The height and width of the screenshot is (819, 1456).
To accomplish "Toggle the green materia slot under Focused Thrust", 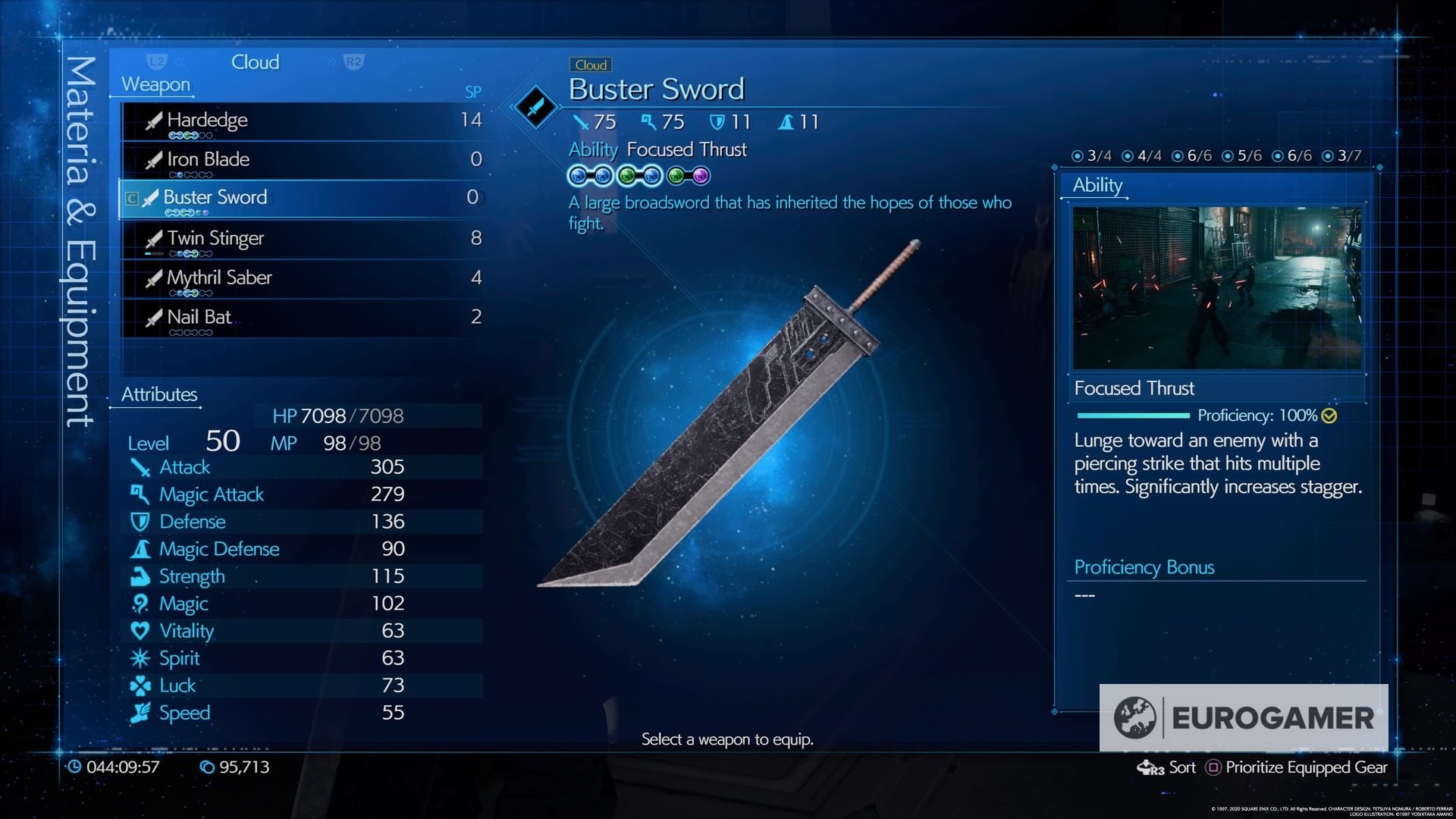I will coord(628,176).
